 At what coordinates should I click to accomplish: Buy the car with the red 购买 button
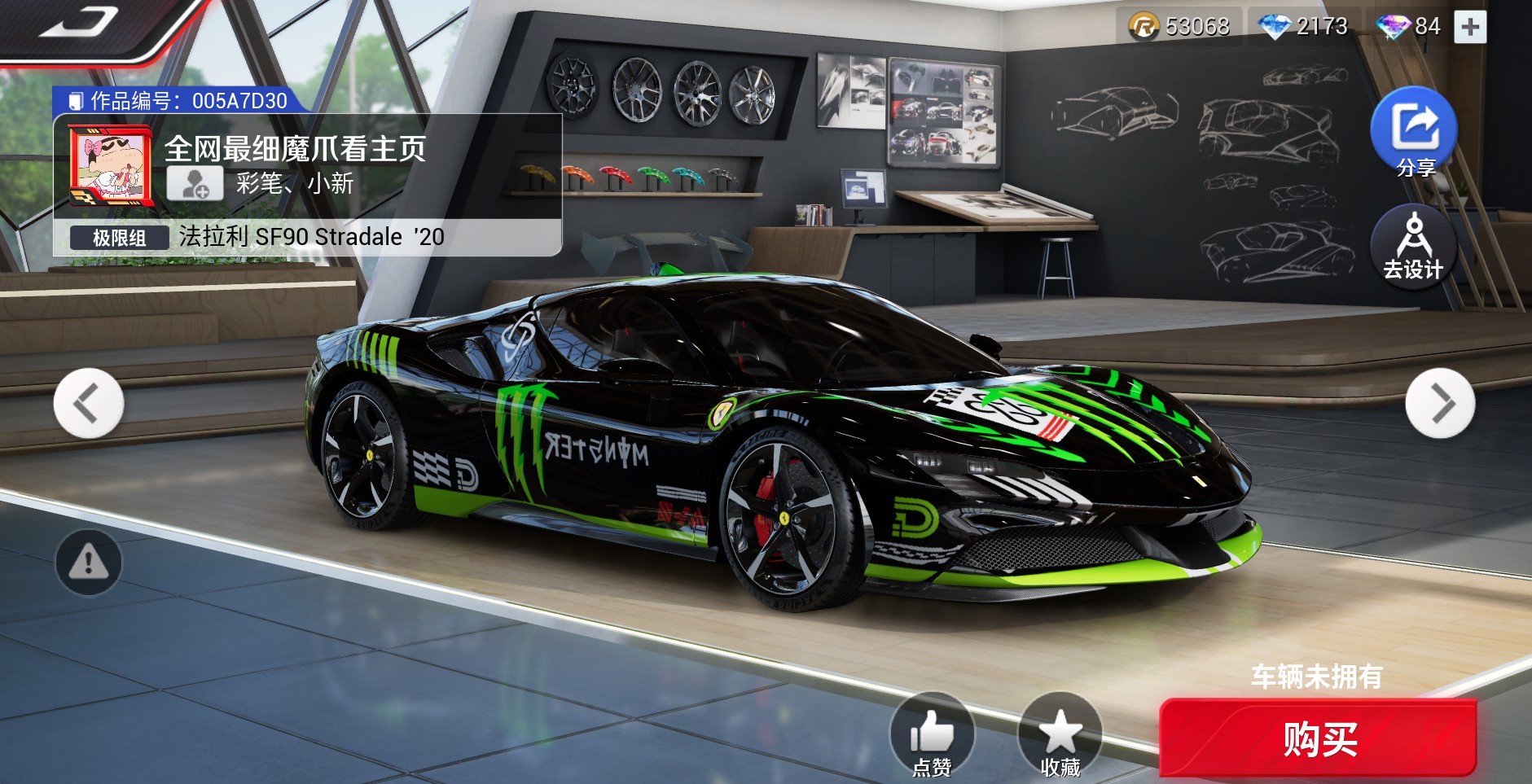coord(1318,739)
